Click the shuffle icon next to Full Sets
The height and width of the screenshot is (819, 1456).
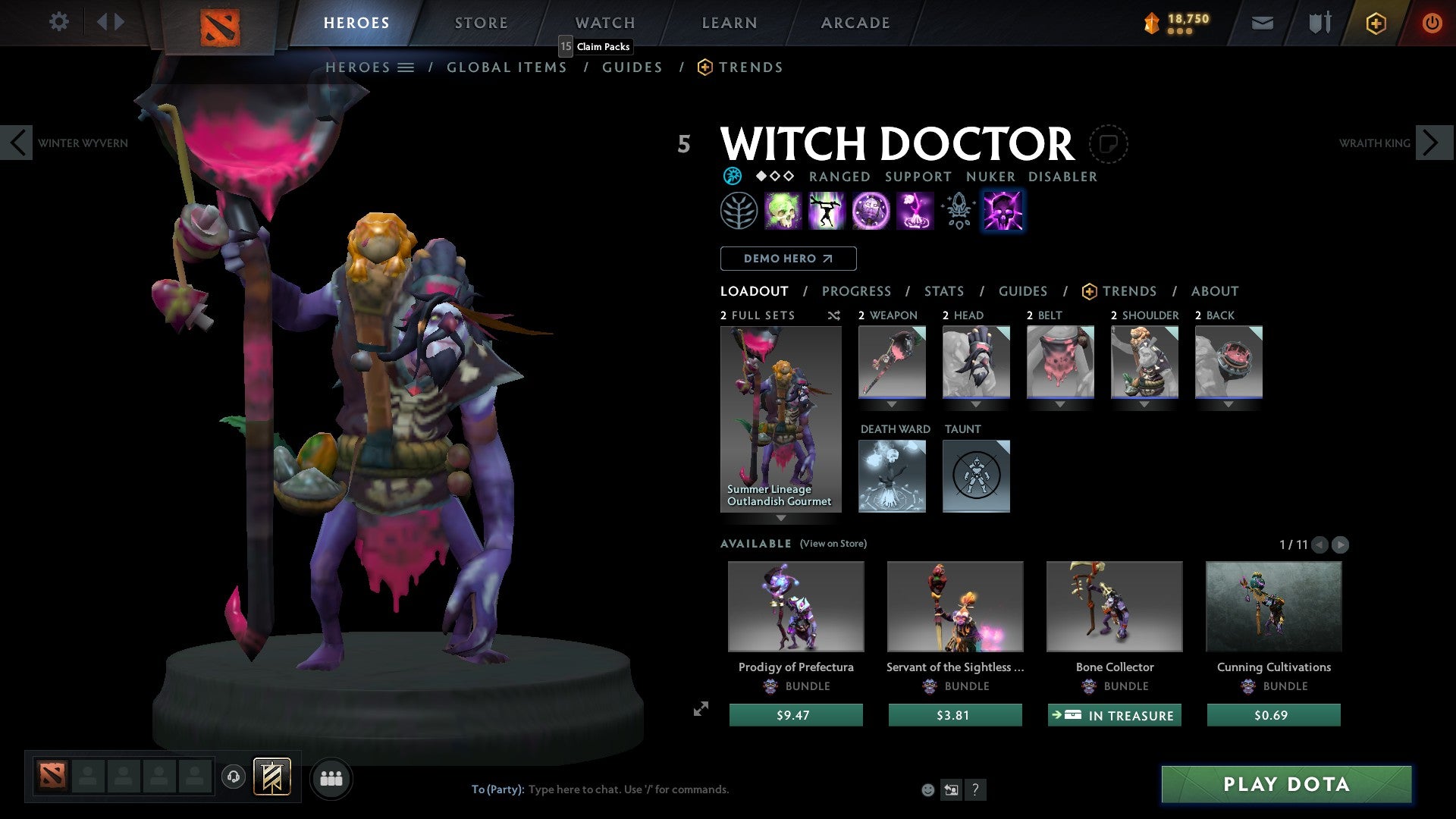click(x=833, y=315)
